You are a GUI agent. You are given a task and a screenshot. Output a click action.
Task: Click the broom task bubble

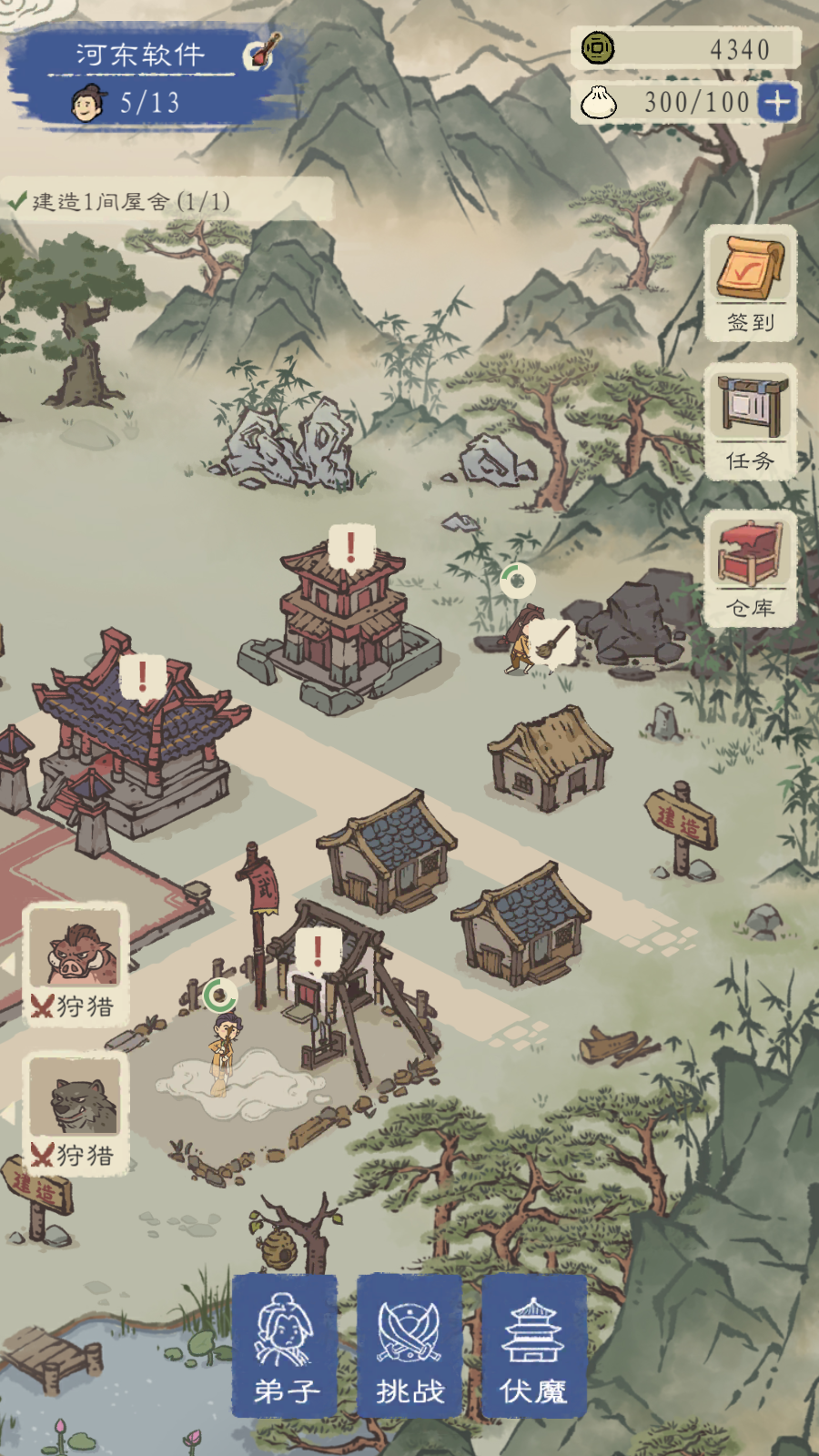coord(551,642)
